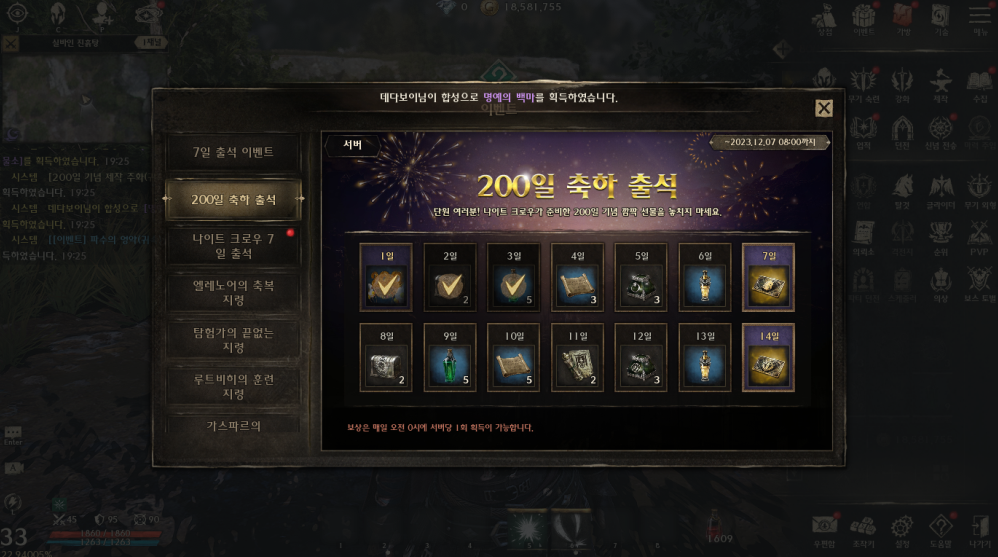Screen dimensions: 998x557
Task: Click the day 8 (8일) silver chest reward
Action: pyautogui.click(x=385, y=357)
